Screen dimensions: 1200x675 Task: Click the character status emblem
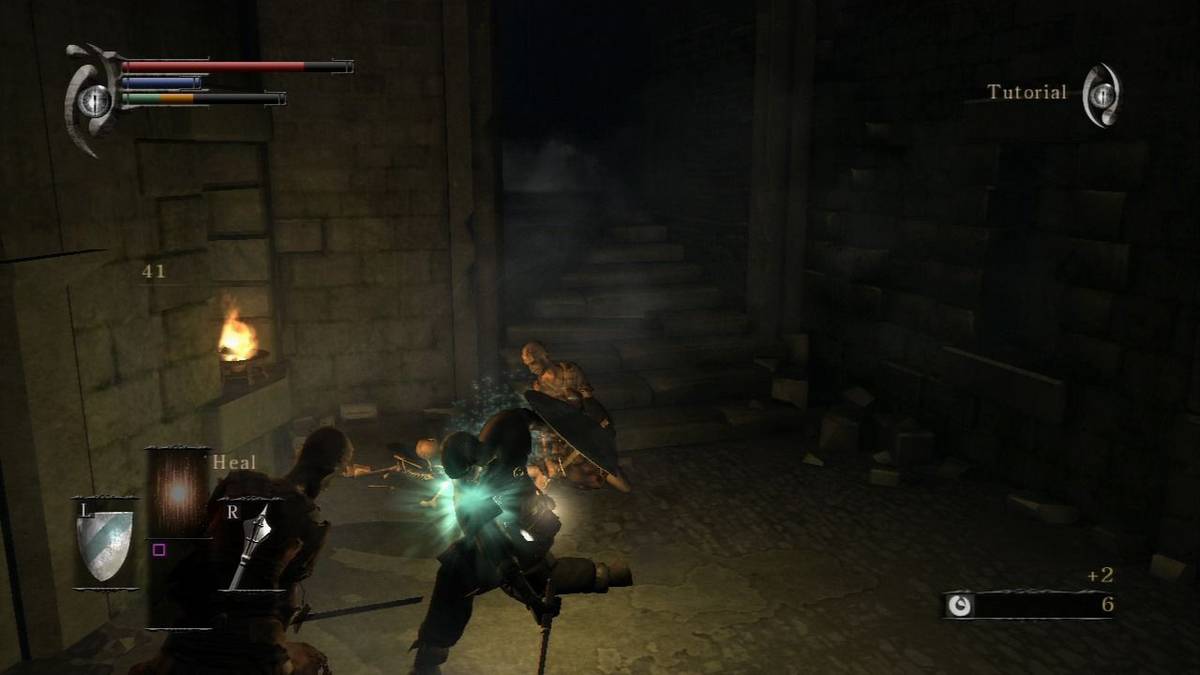(x=93, y=98)
